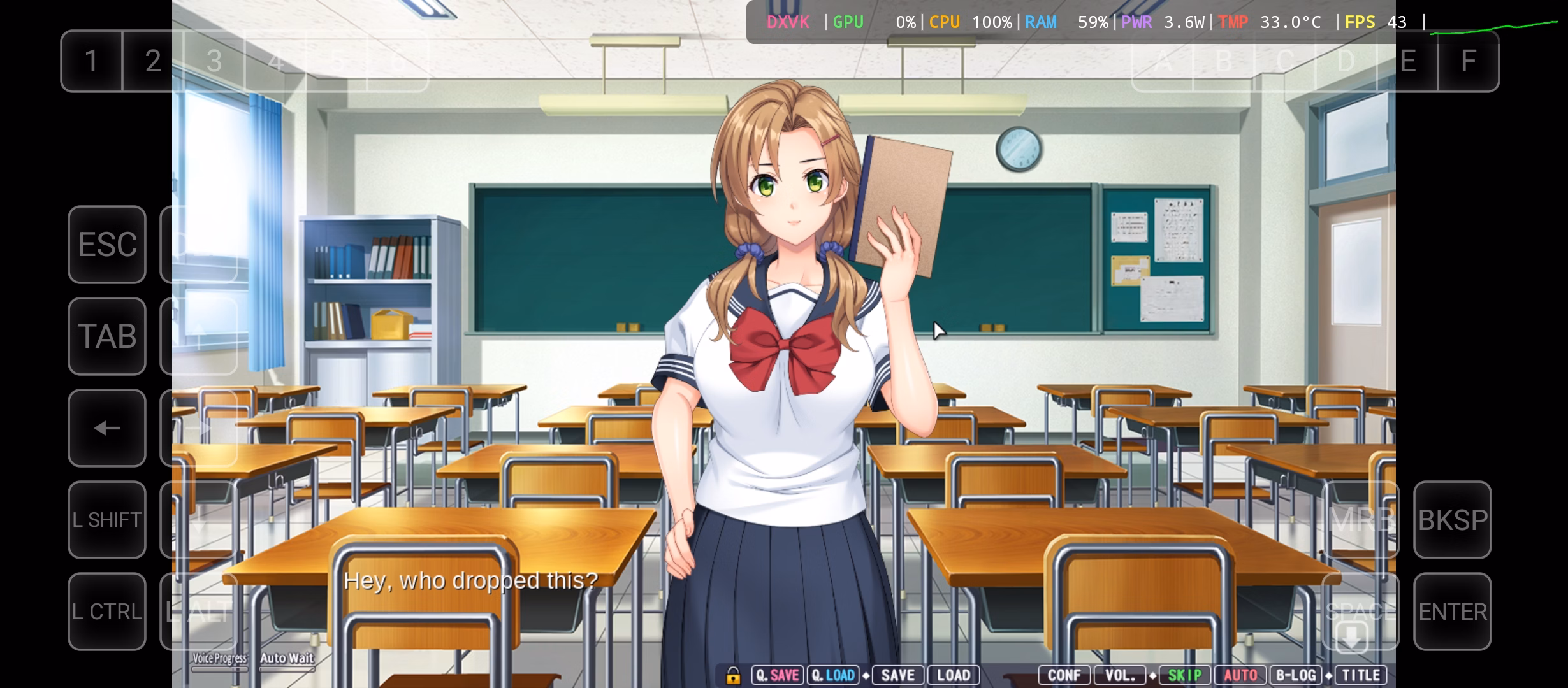Tap the emulator's ENTER overlay key
Image resolution: width=1568 pixels, height=688 pixels.
(1453, 612)
